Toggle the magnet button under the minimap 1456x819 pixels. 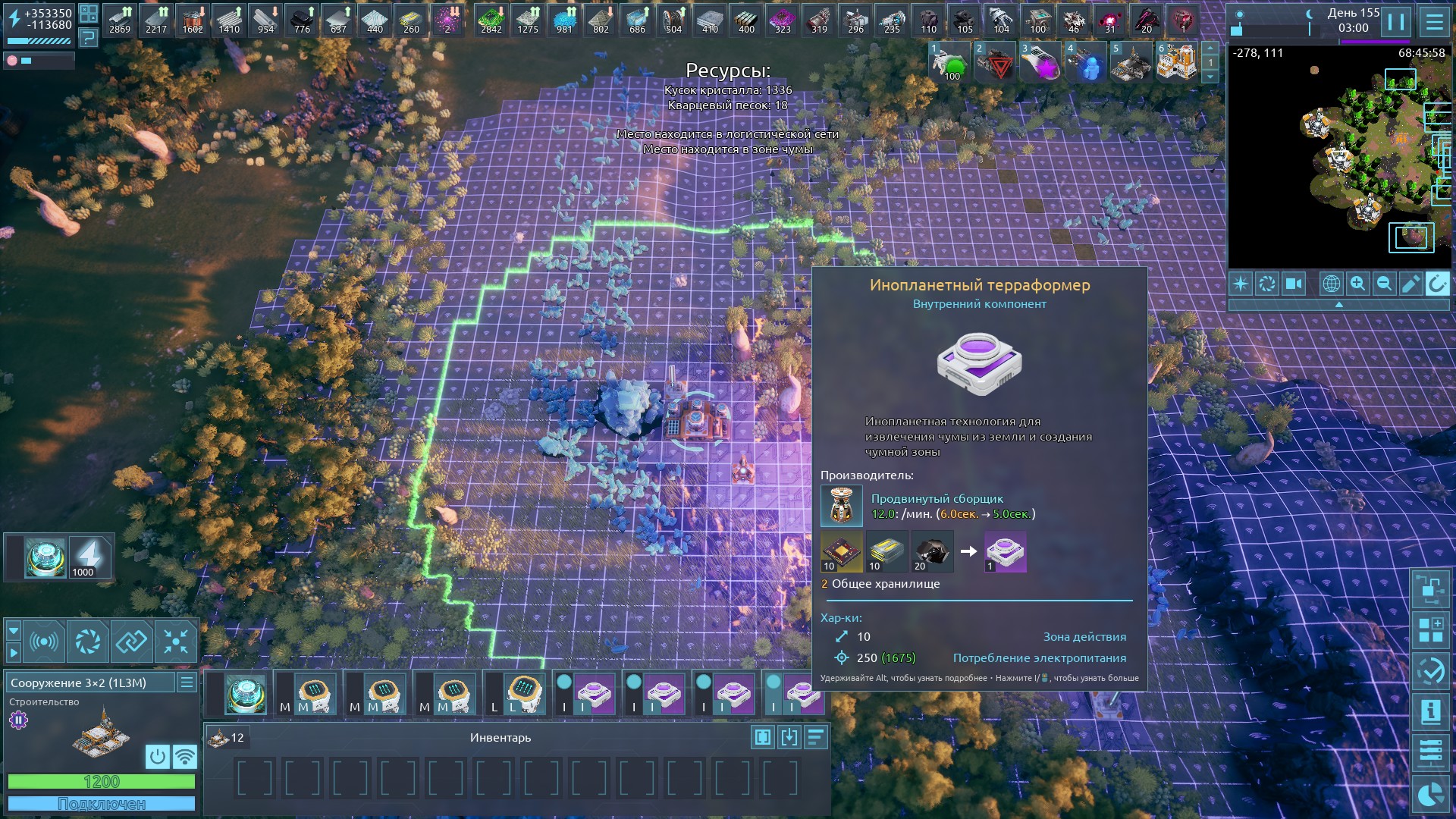(1436, 284)
